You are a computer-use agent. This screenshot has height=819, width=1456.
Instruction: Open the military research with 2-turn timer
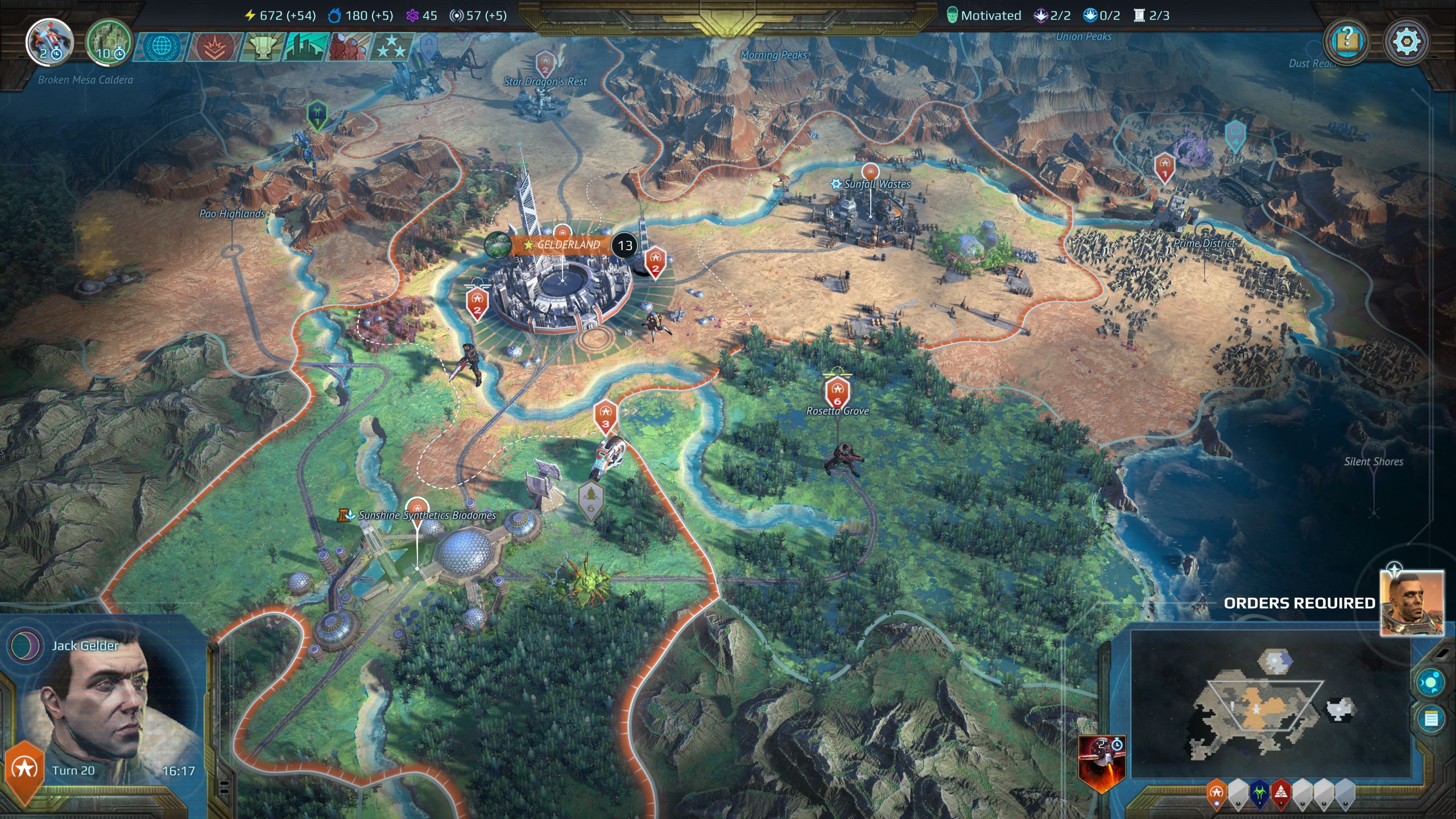pos(49,42)
